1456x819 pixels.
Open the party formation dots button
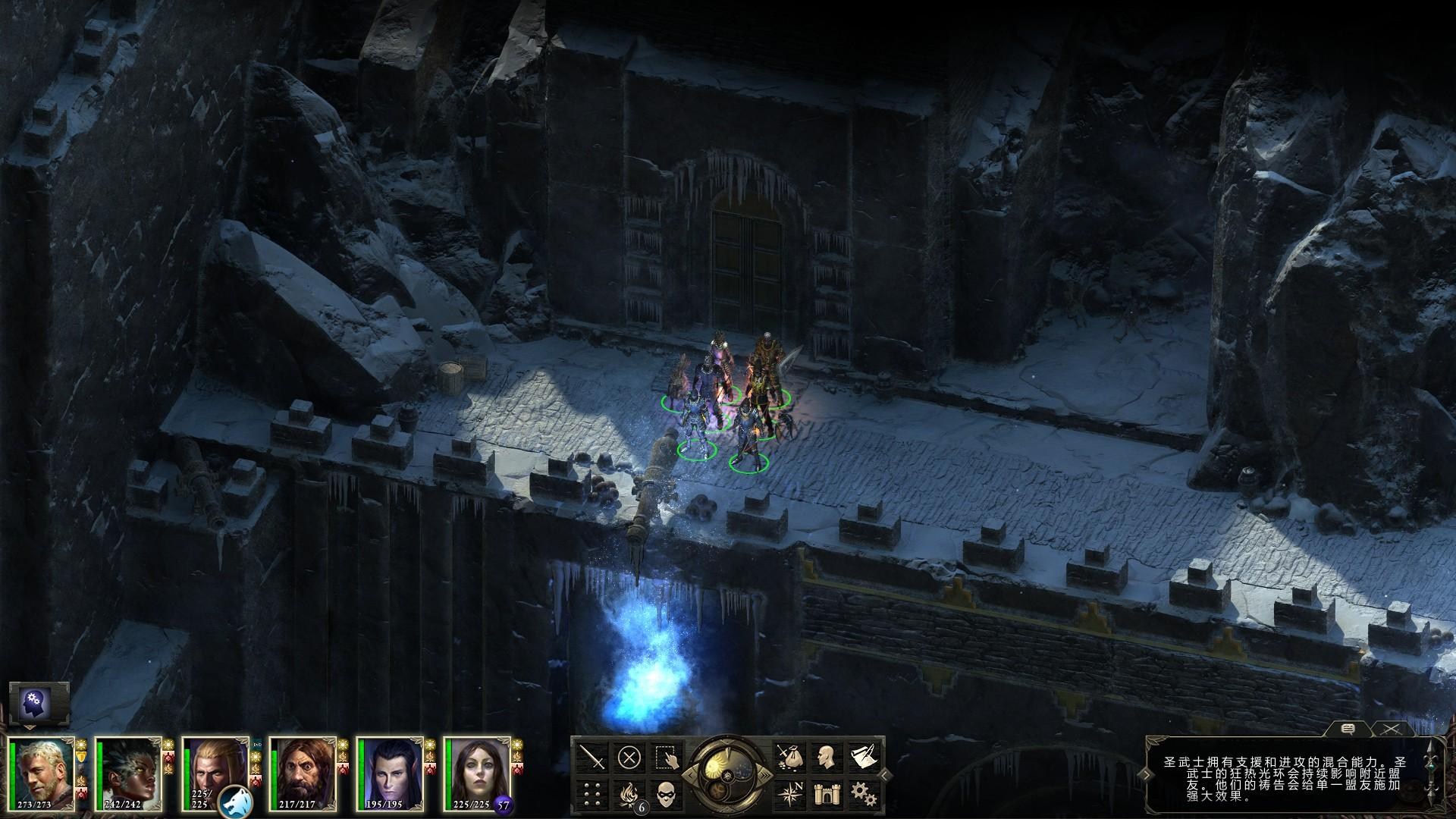(x=591, y=794)
